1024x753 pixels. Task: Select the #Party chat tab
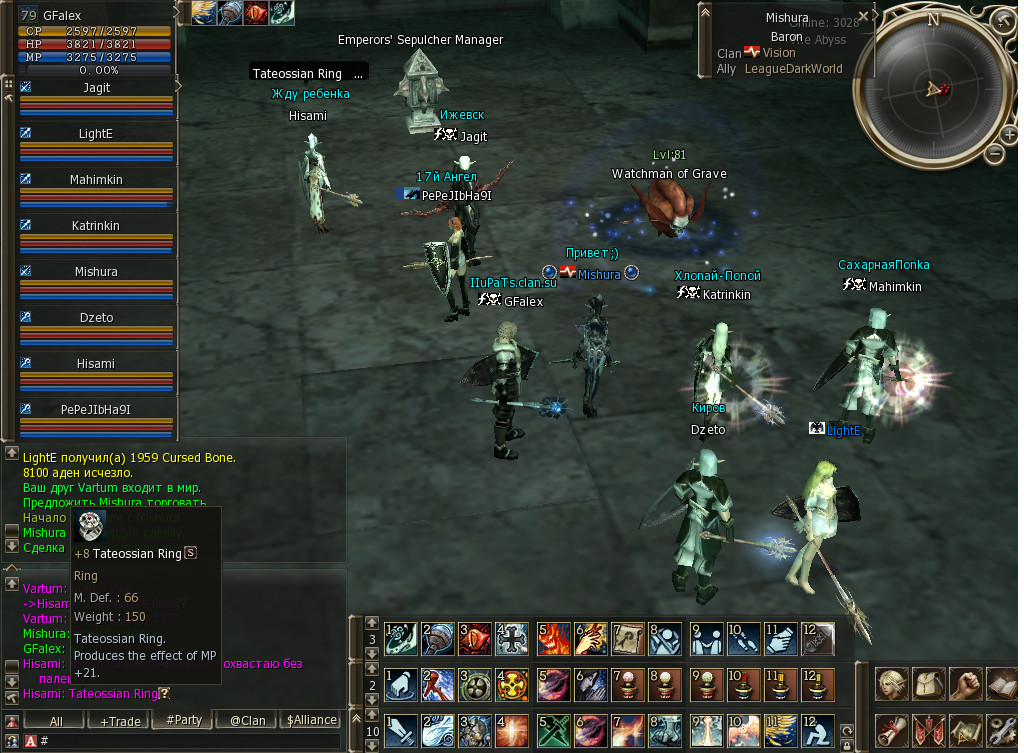[x=183, y=720]
